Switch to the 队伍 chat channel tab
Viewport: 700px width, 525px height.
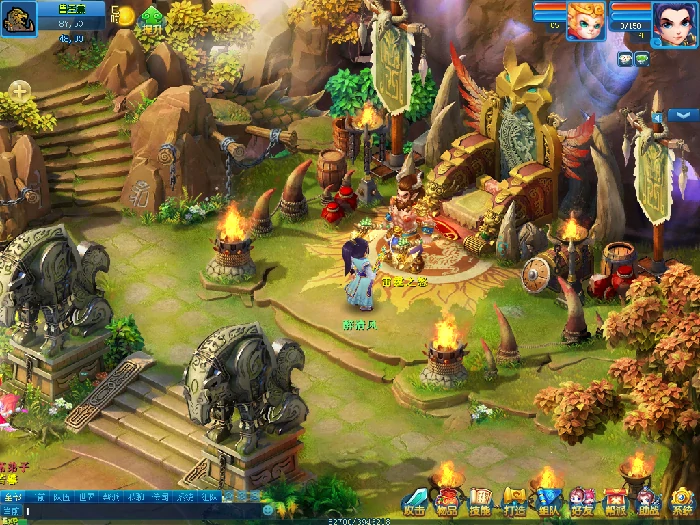pos(61,496)
